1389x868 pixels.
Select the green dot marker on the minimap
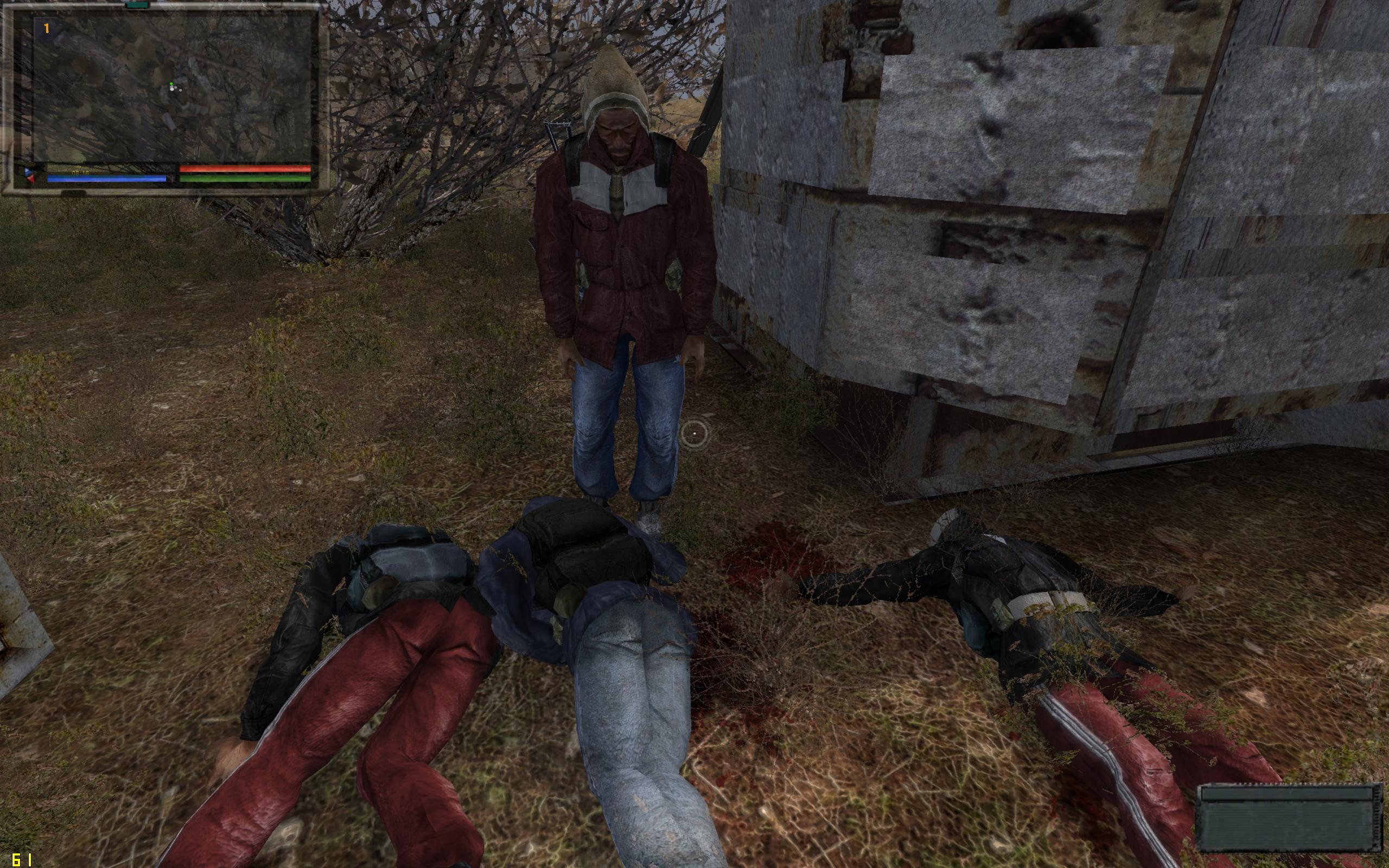[171, 85]
